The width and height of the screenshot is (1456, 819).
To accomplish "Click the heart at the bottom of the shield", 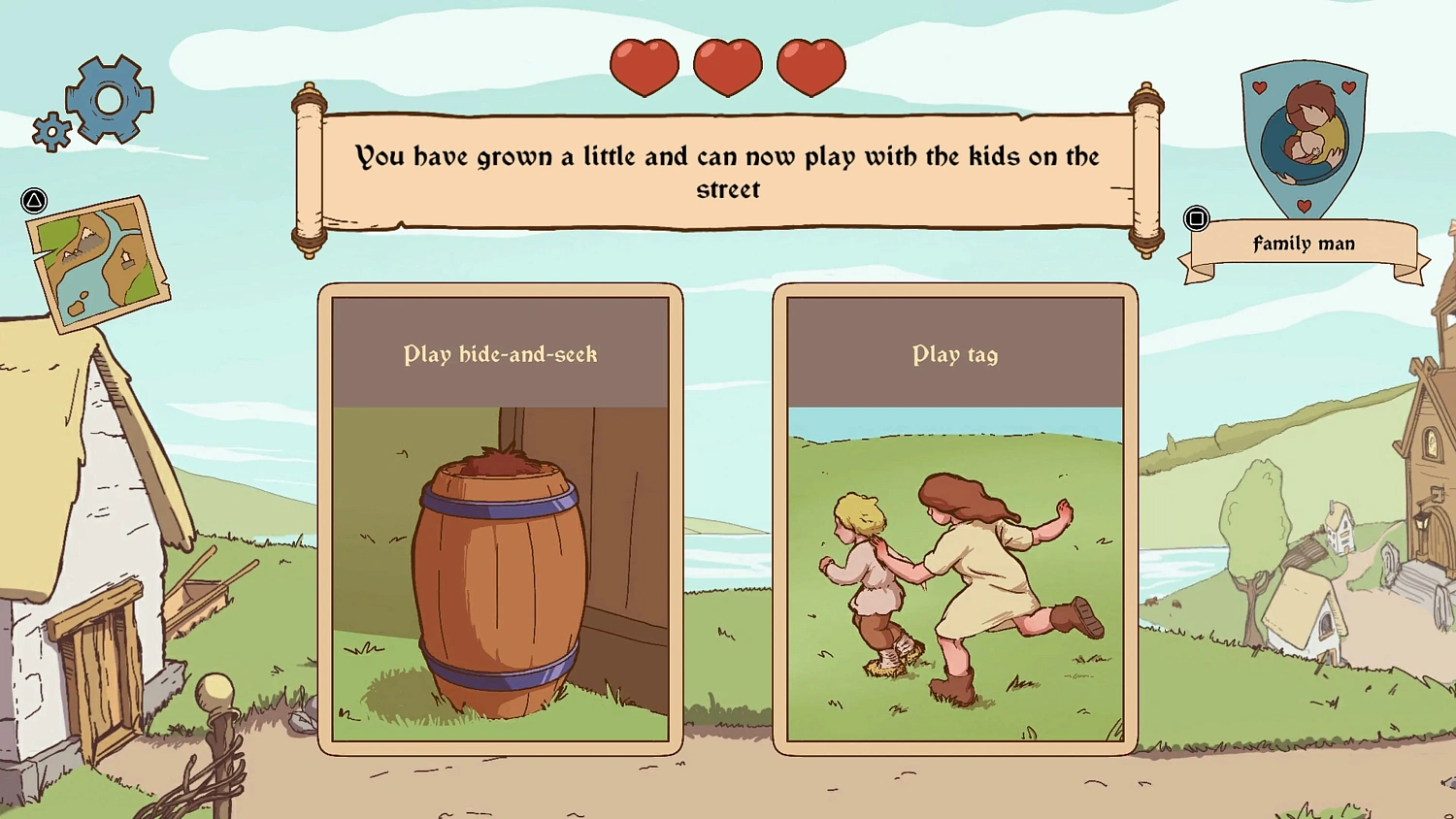I will coord(1306,207).
